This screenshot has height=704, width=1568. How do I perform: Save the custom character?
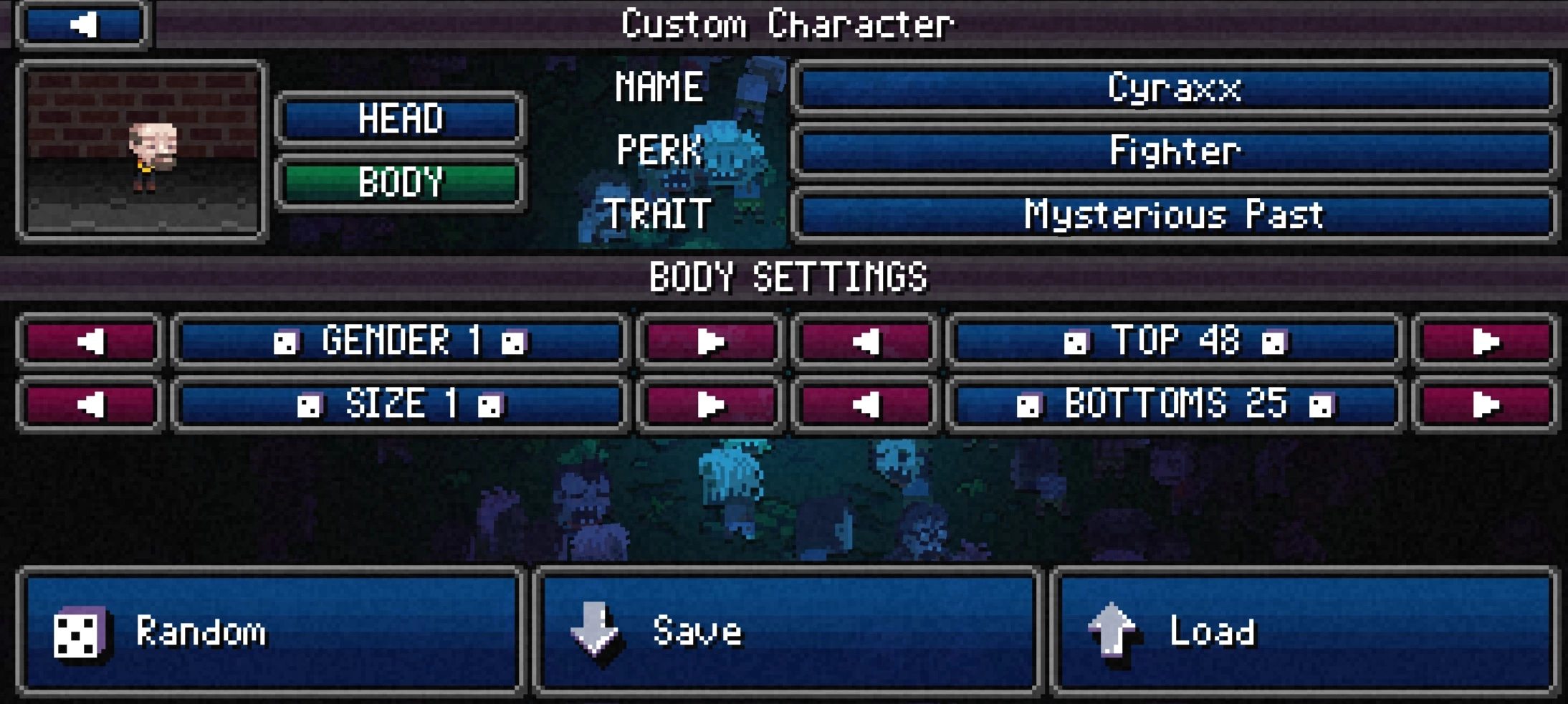tap(788, 632)
